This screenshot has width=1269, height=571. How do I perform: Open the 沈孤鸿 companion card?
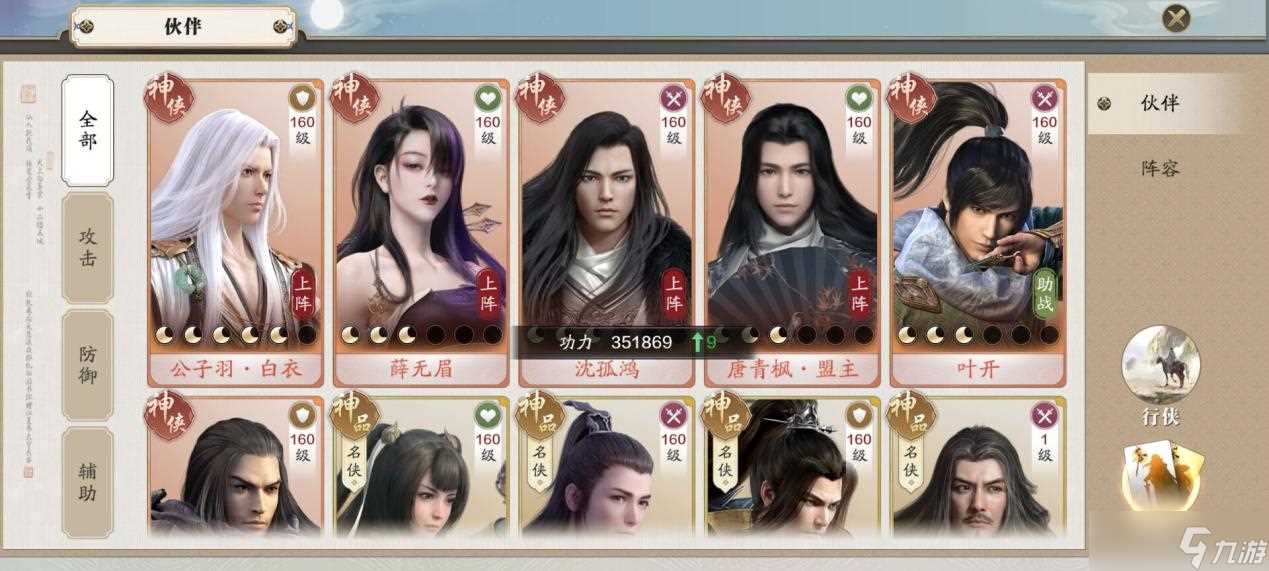606,230
